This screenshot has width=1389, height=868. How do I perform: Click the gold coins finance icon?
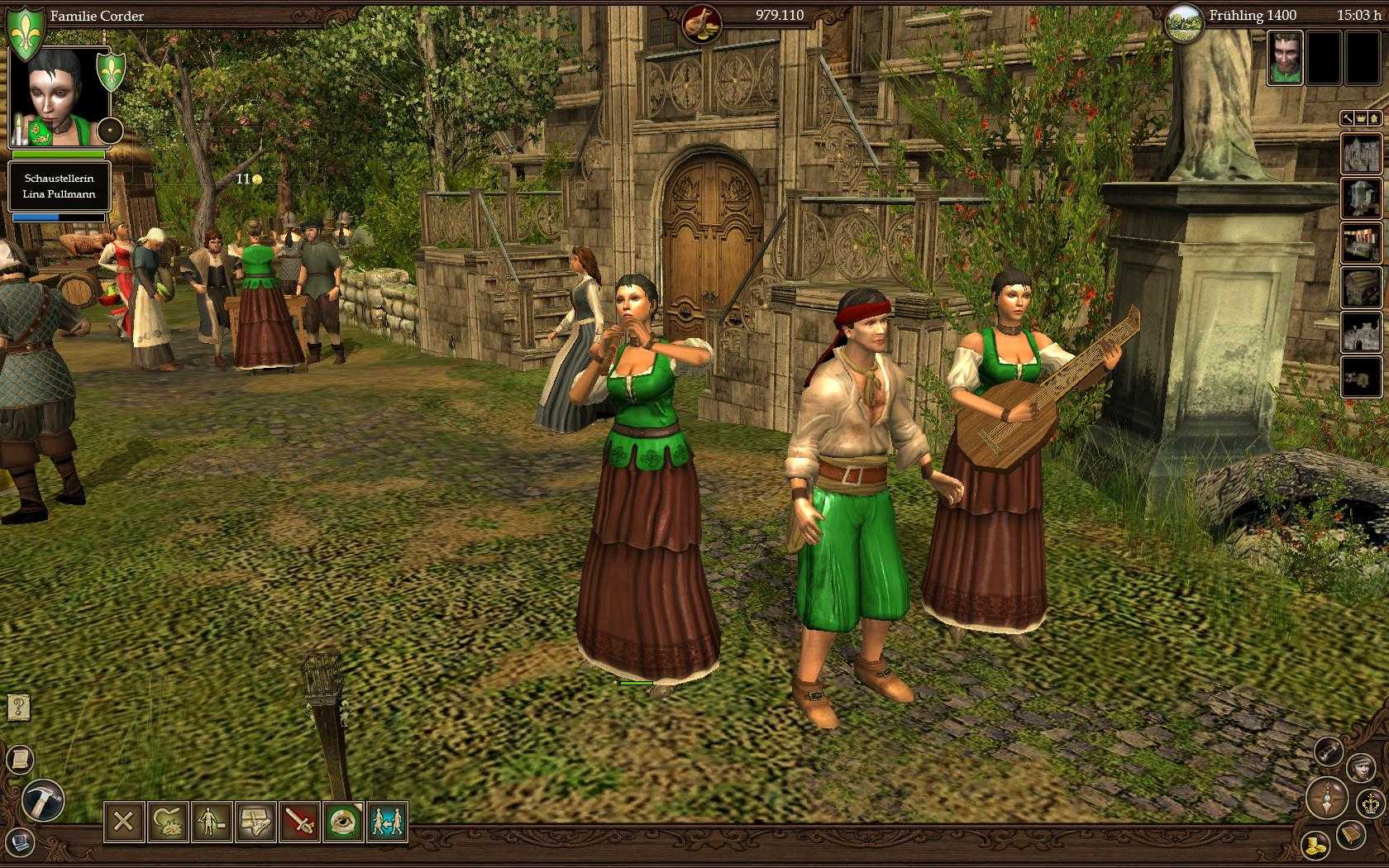[x=1315, y=844]
